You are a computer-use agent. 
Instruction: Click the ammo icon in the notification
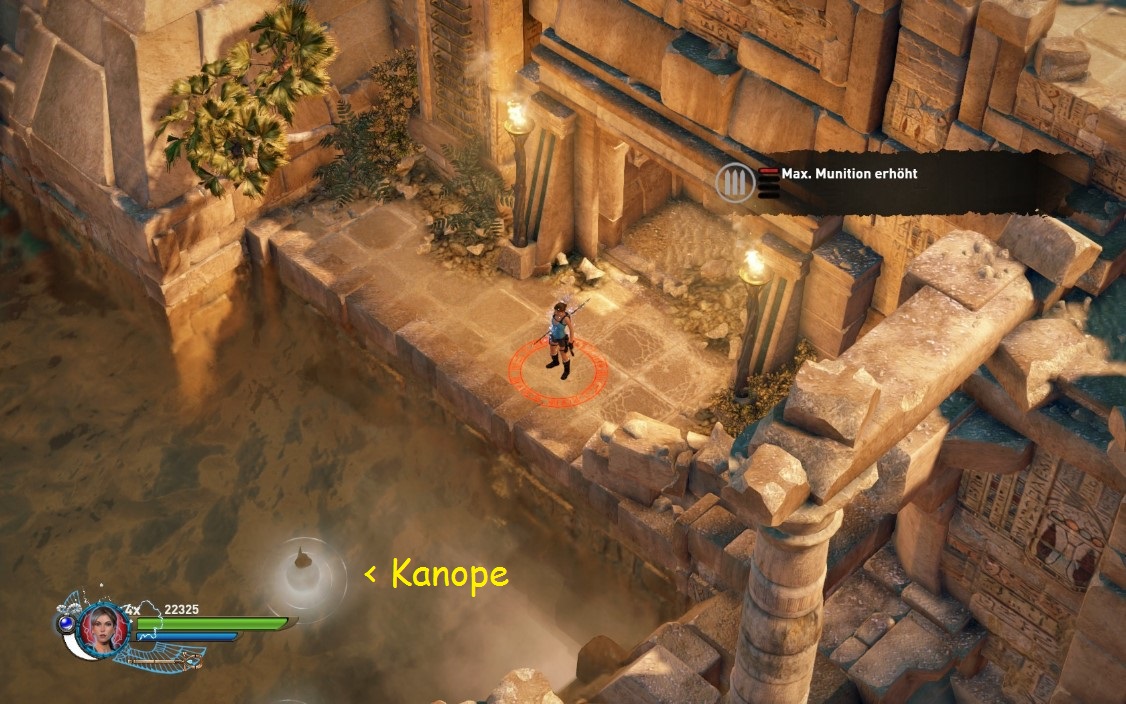pyautogui.click(x=733, y=183)
